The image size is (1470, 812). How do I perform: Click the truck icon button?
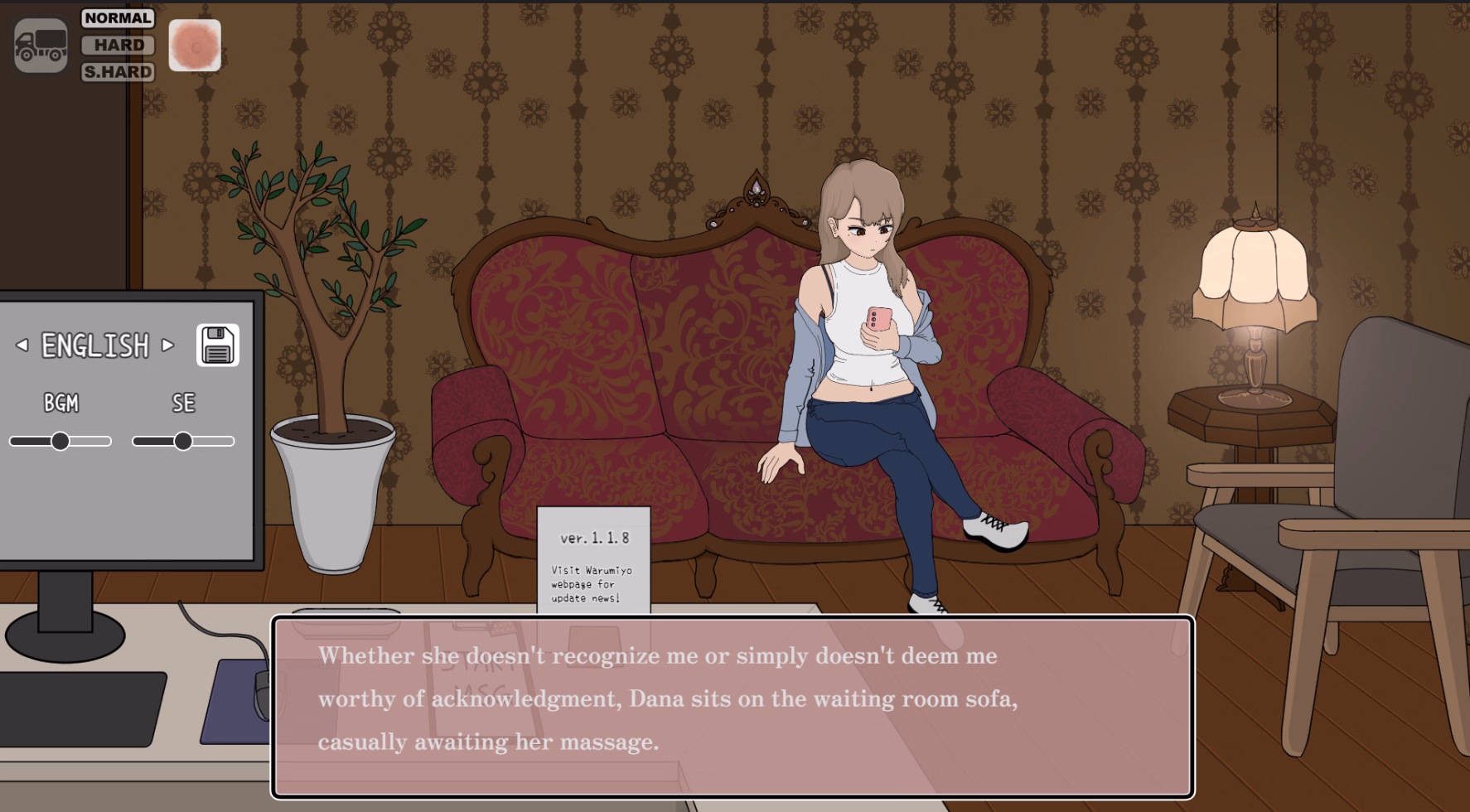coord(41,46)
